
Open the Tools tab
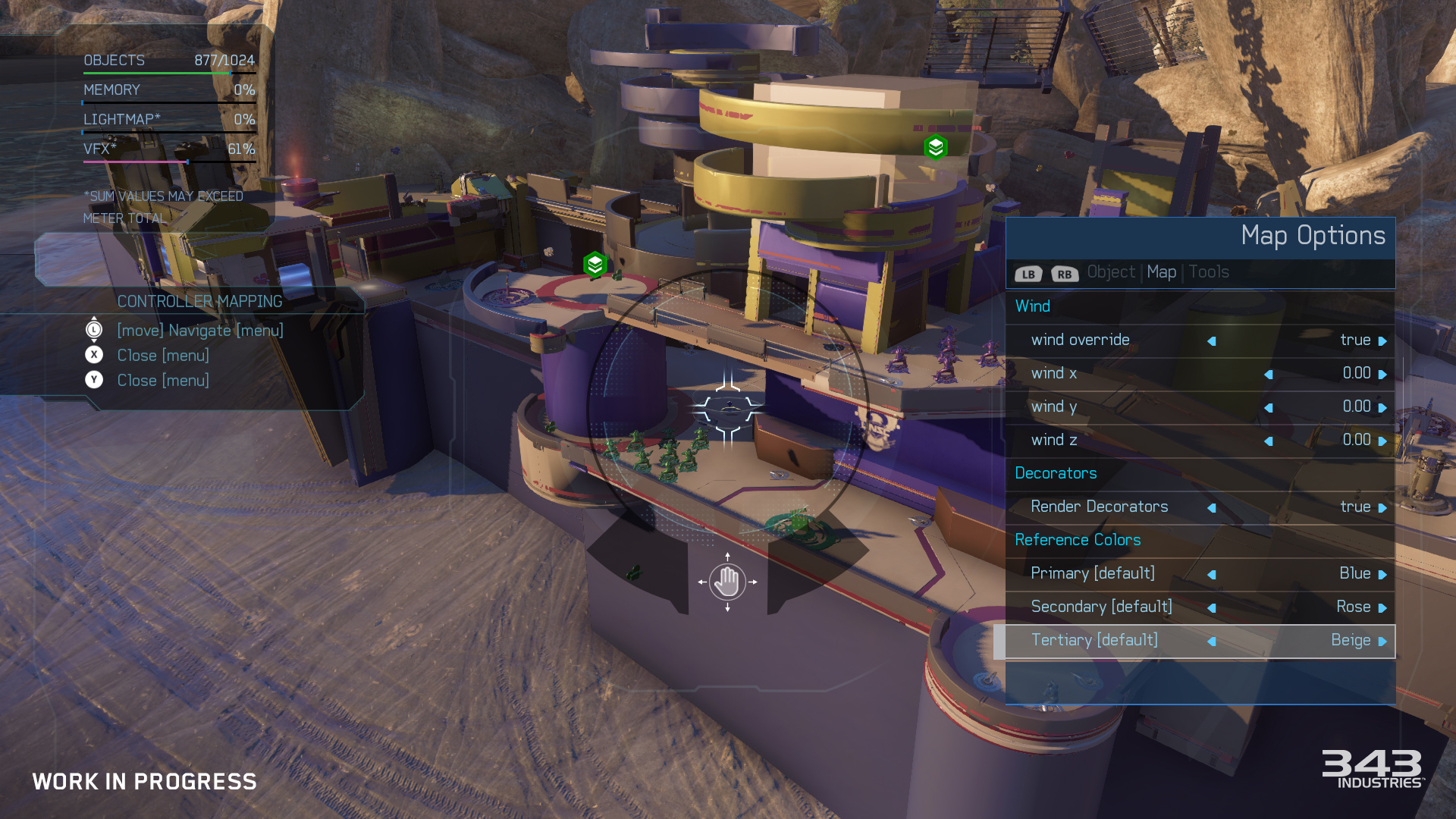pos(1209,272)
